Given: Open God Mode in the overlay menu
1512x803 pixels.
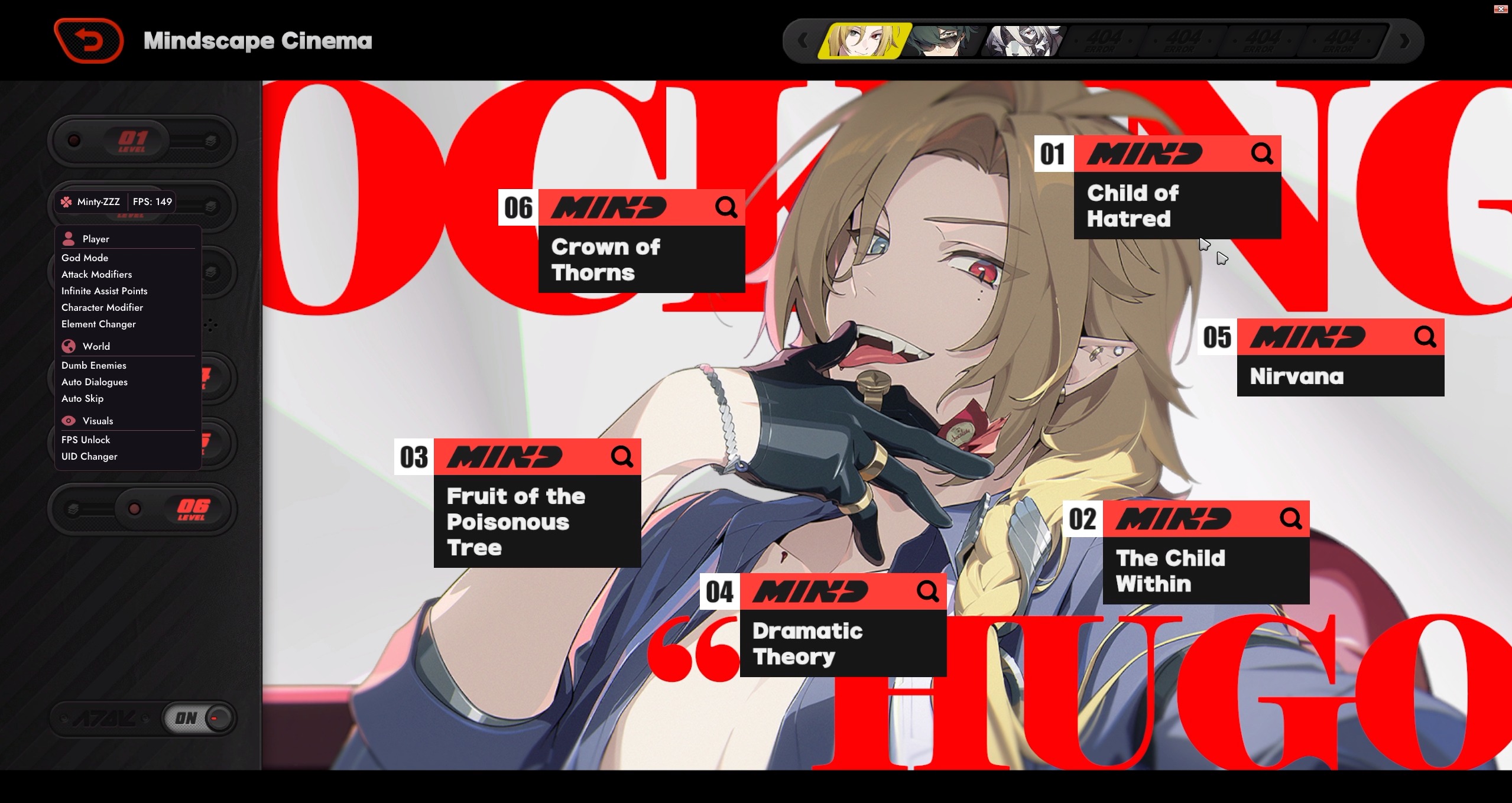Looking at the screenshot, I should click(85, 258).
